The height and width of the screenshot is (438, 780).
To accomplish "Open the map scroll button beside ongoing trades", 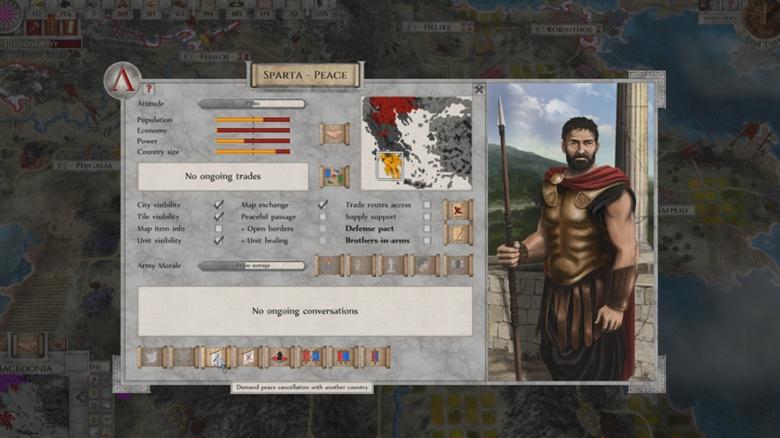I will [334, 177].
